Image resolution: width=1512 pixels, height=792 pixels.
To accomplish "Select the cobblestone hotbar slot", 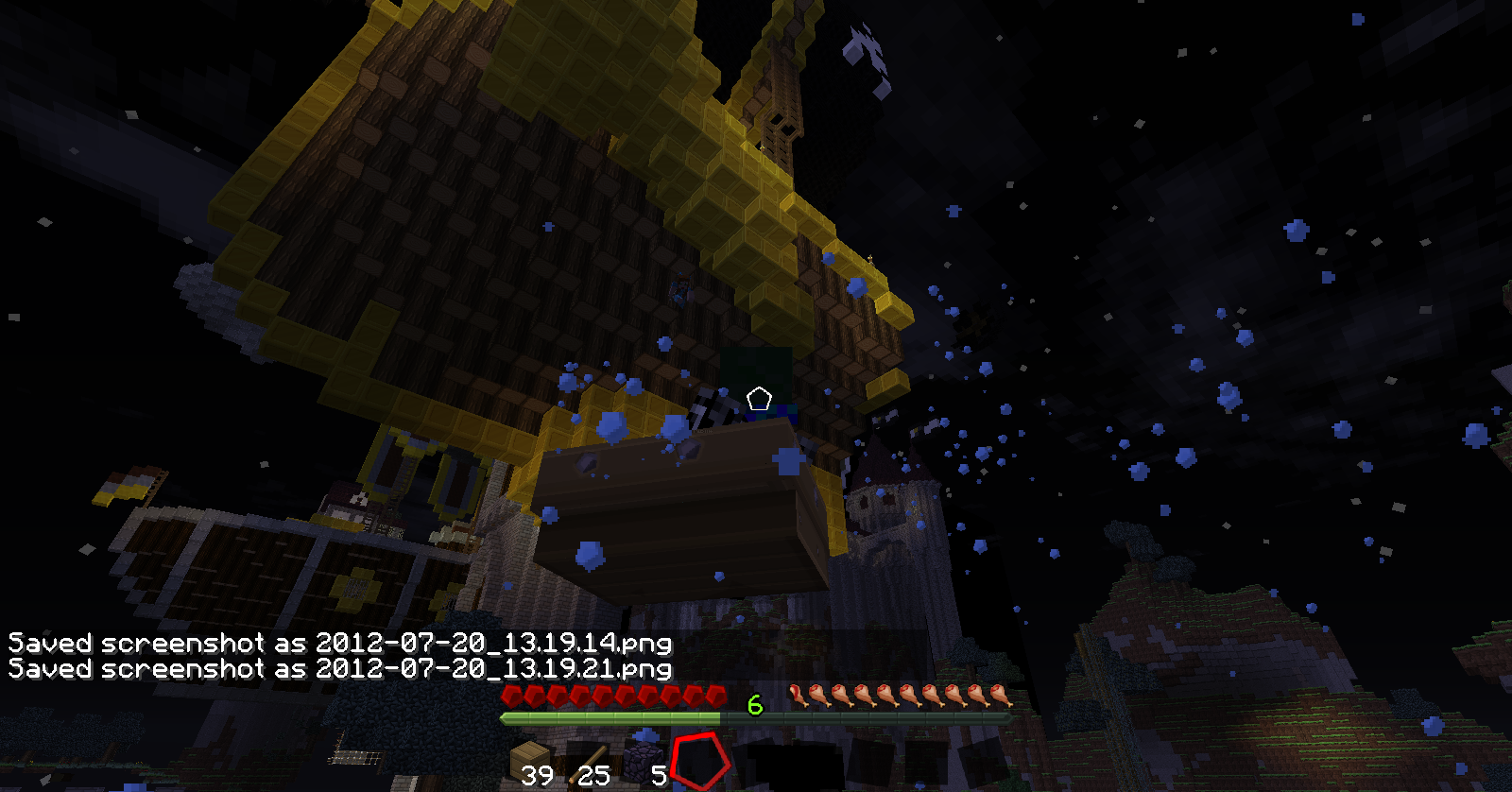I will (644, 762).
